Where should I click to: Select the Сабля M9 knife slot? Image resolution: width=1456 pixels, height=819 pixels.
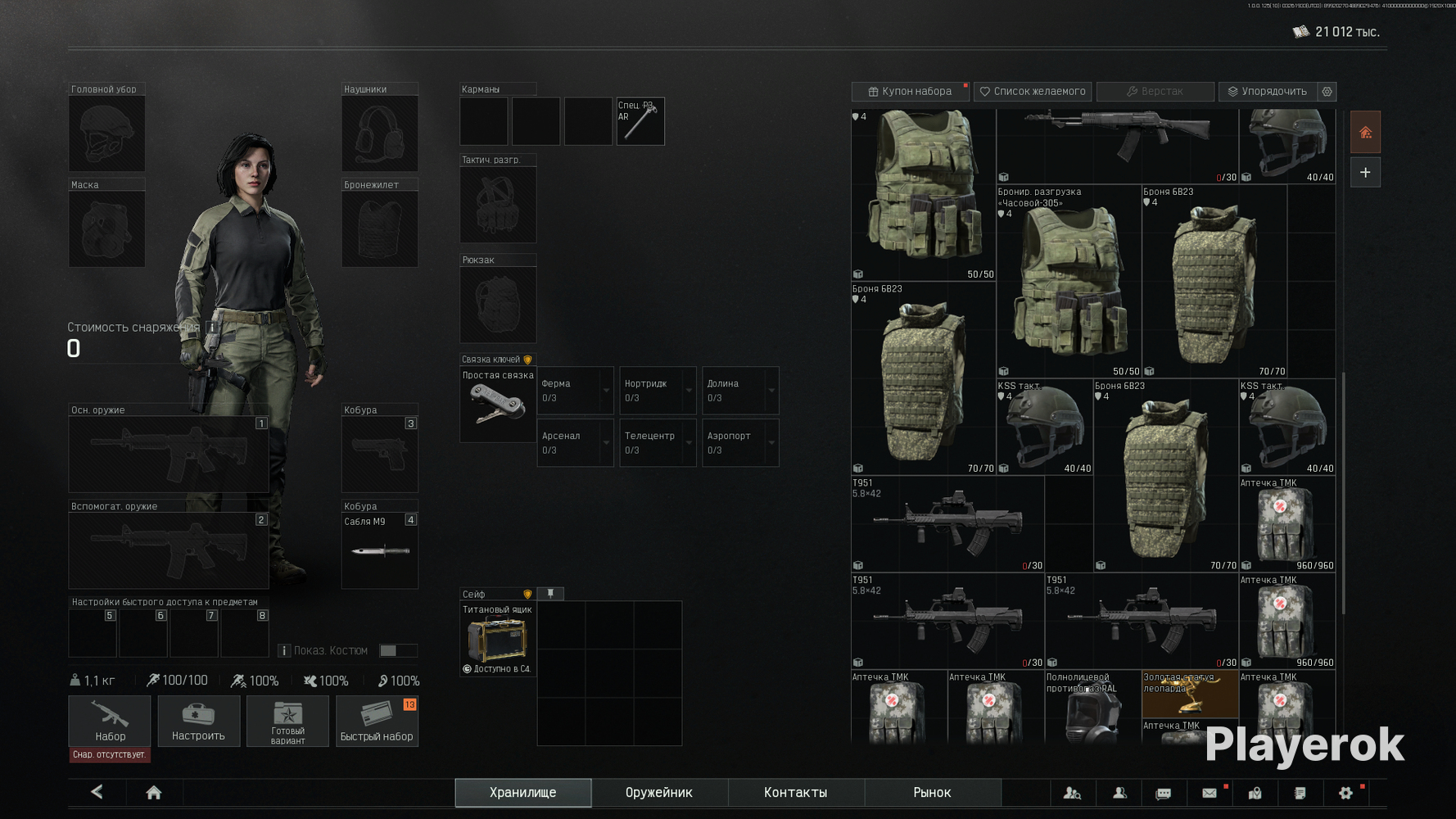click(380, 550)
